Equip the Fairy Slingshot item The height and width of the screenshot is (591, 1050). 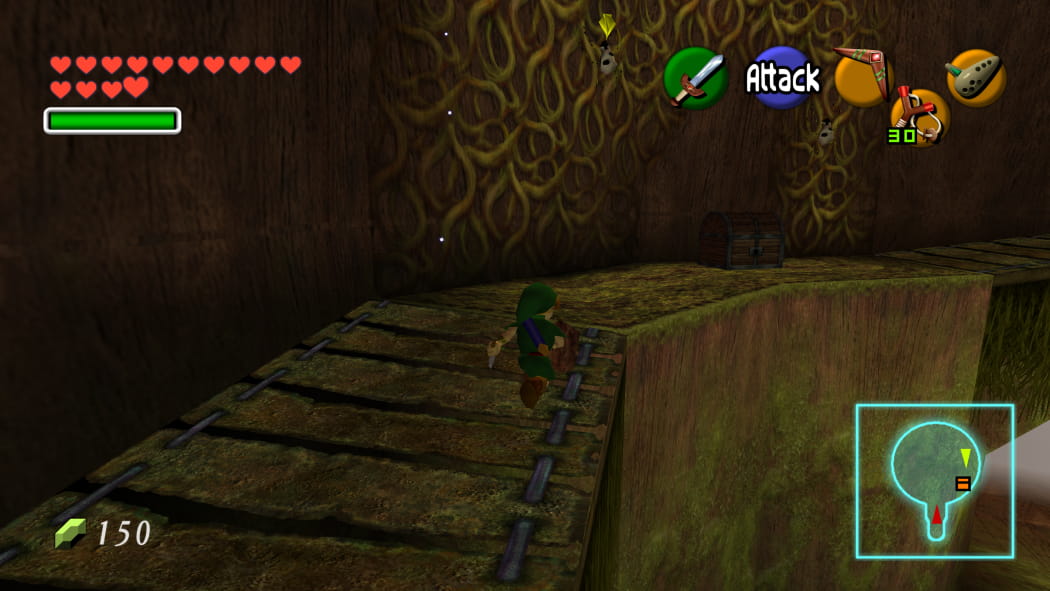click(x=920, y=115)
